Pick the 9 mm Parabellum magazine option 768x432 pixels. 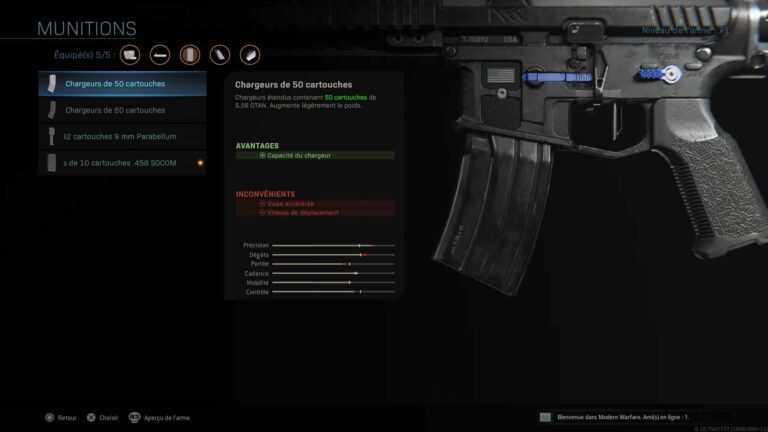coord(122,136)
